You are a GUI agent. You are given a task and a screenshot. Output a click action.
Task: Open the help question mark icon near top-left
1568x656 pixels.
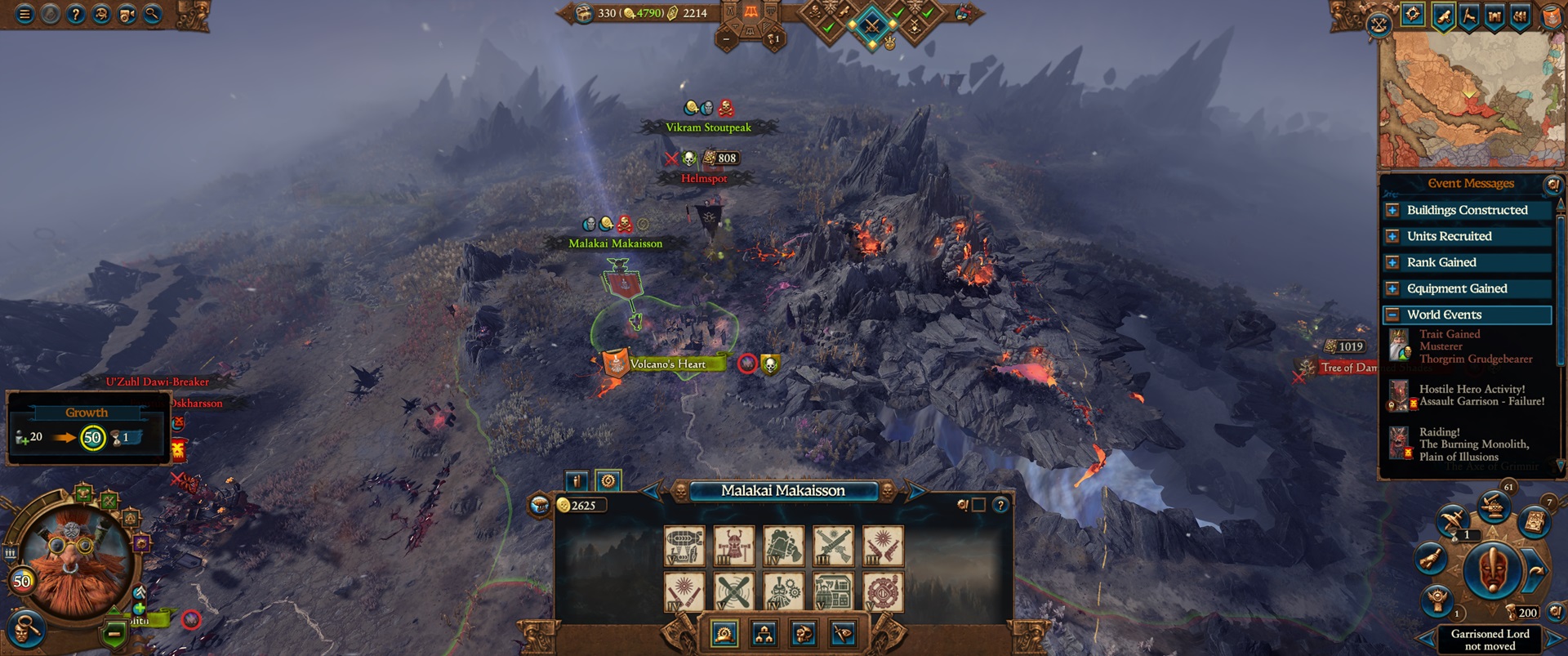75,14
